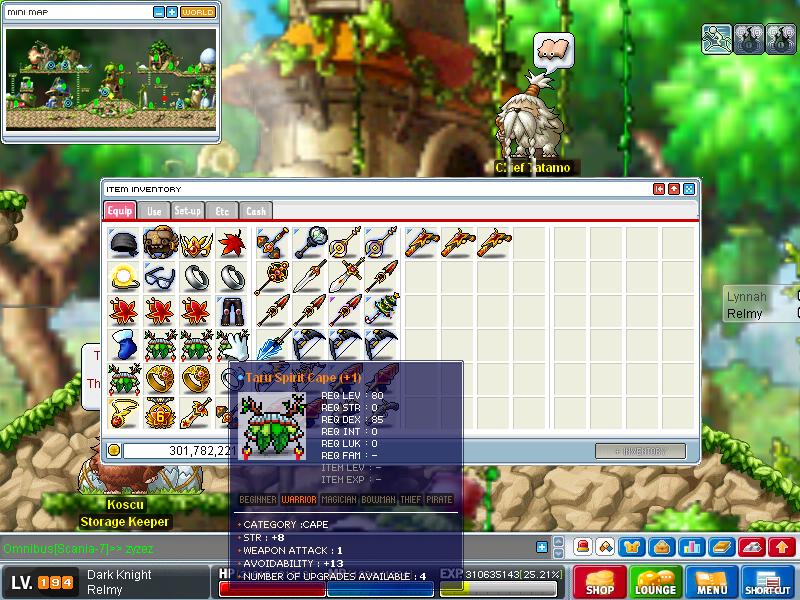800x600 pixels.
Task: Click the minimap WORLD button
Action: [198, 12]
